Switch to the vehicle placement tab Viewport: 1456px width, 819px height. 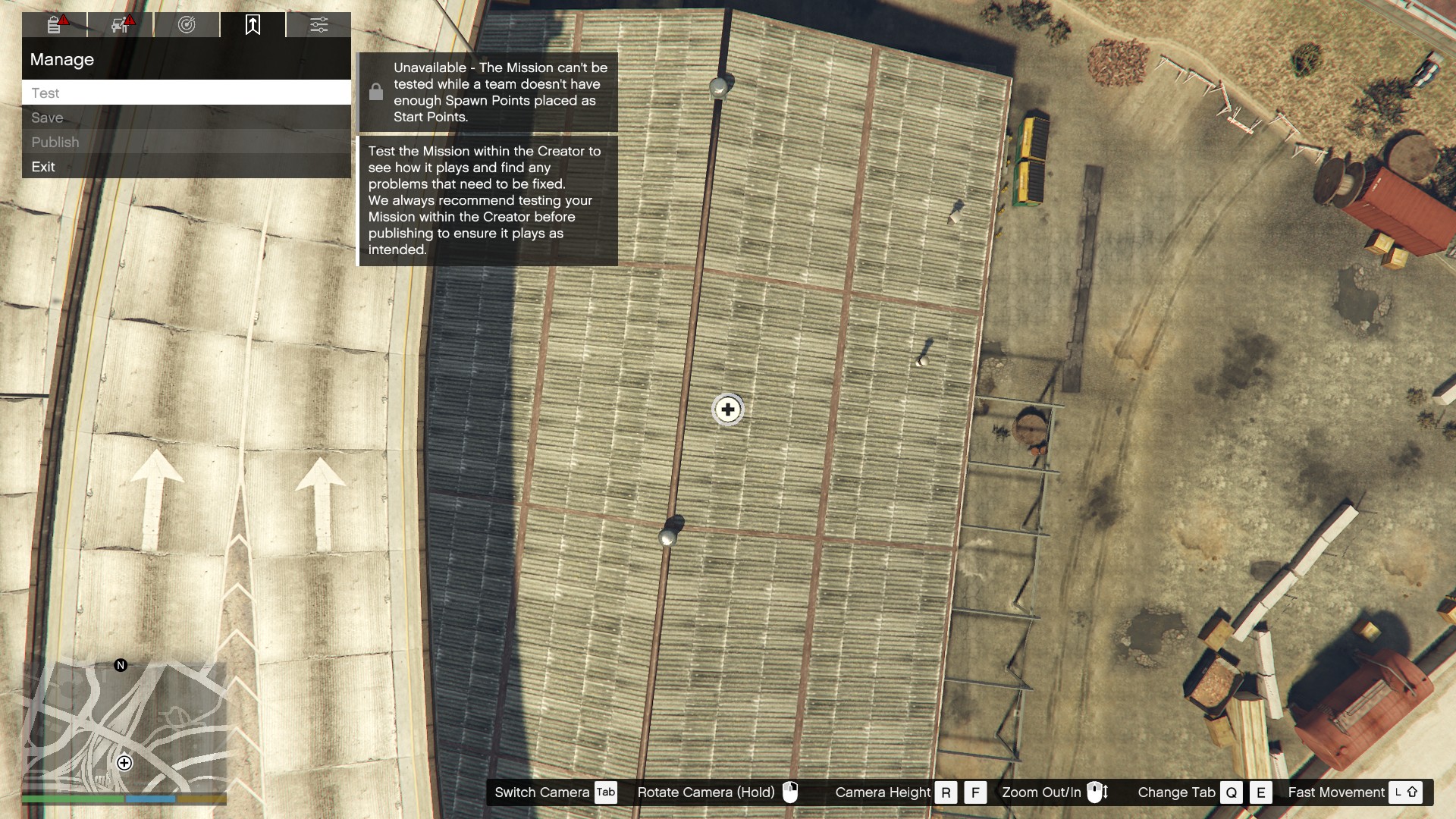coord(119,25)
